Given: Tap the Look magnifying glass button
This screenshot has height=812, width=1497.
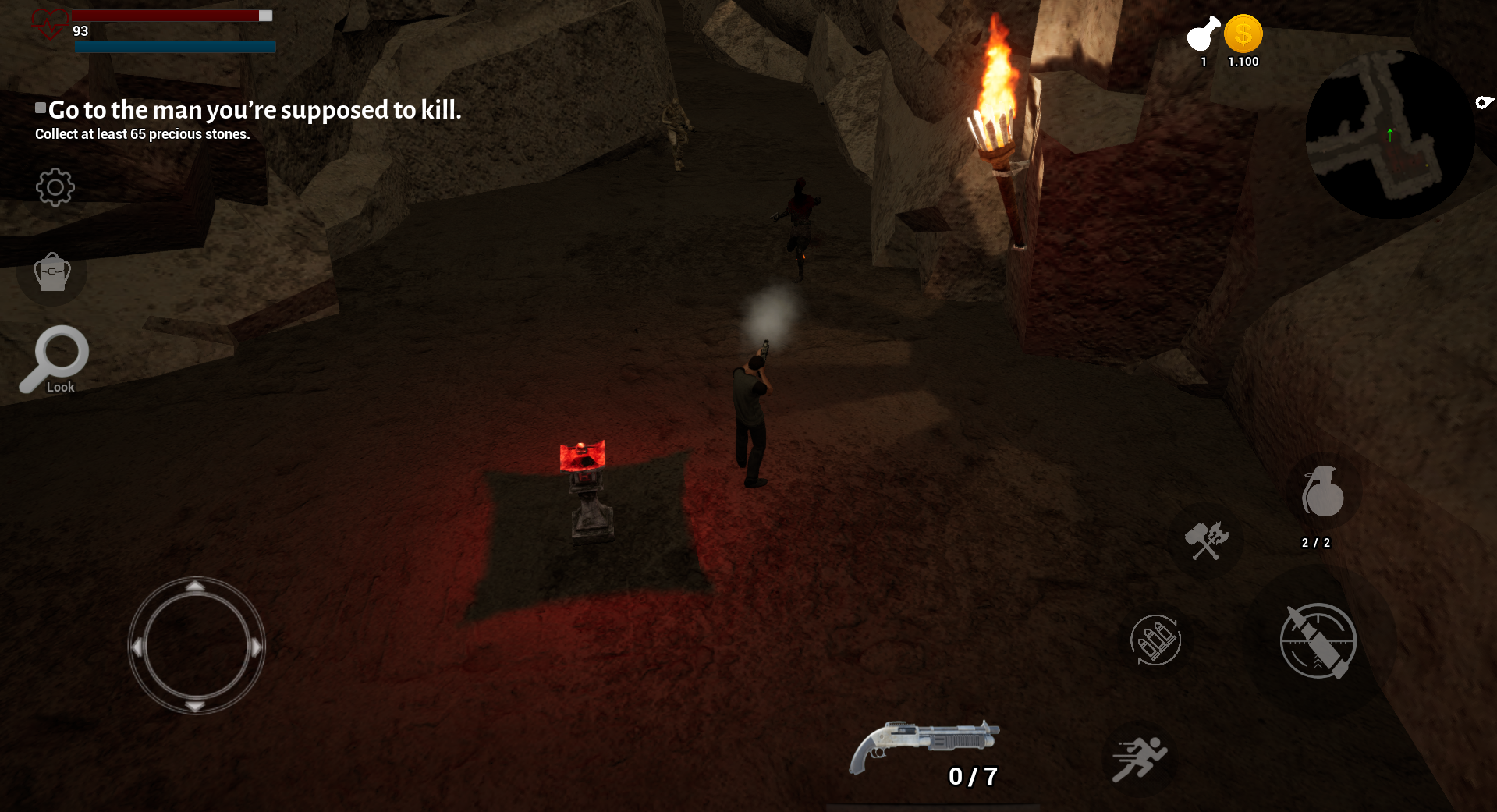Looking at the screenshot, I should tap(55, 360).
